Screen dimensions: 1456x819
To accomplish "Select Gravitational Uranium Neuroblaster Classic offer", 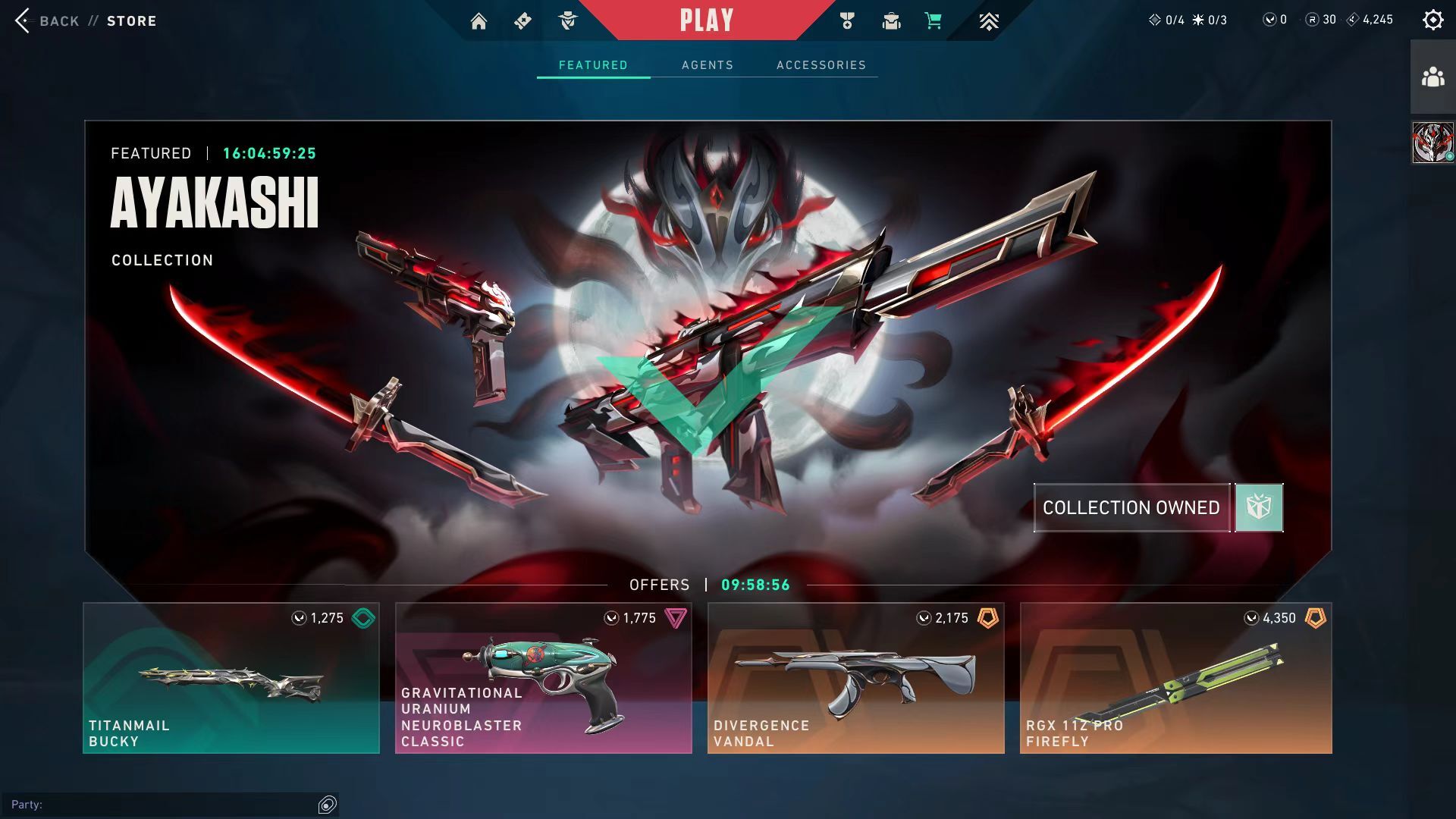I will coord(543,678).
